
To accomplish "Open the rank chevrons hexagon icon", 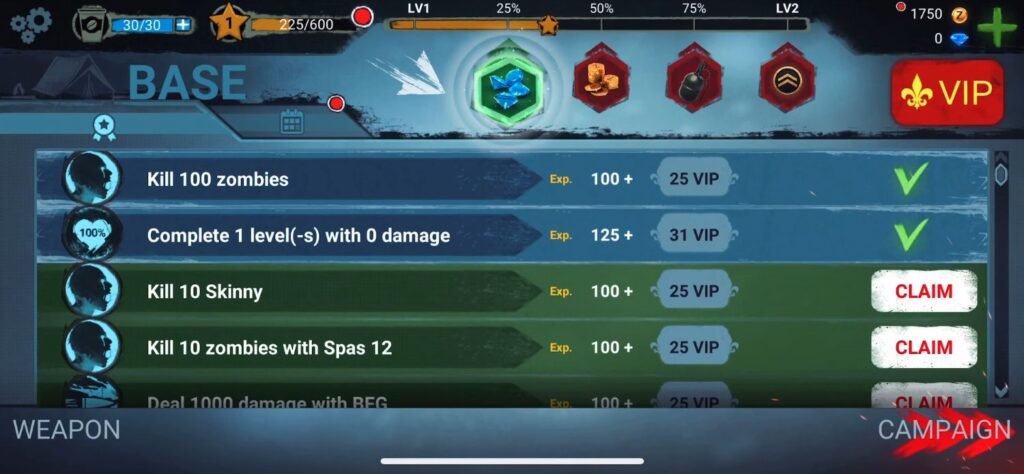I will coord(787,78).
